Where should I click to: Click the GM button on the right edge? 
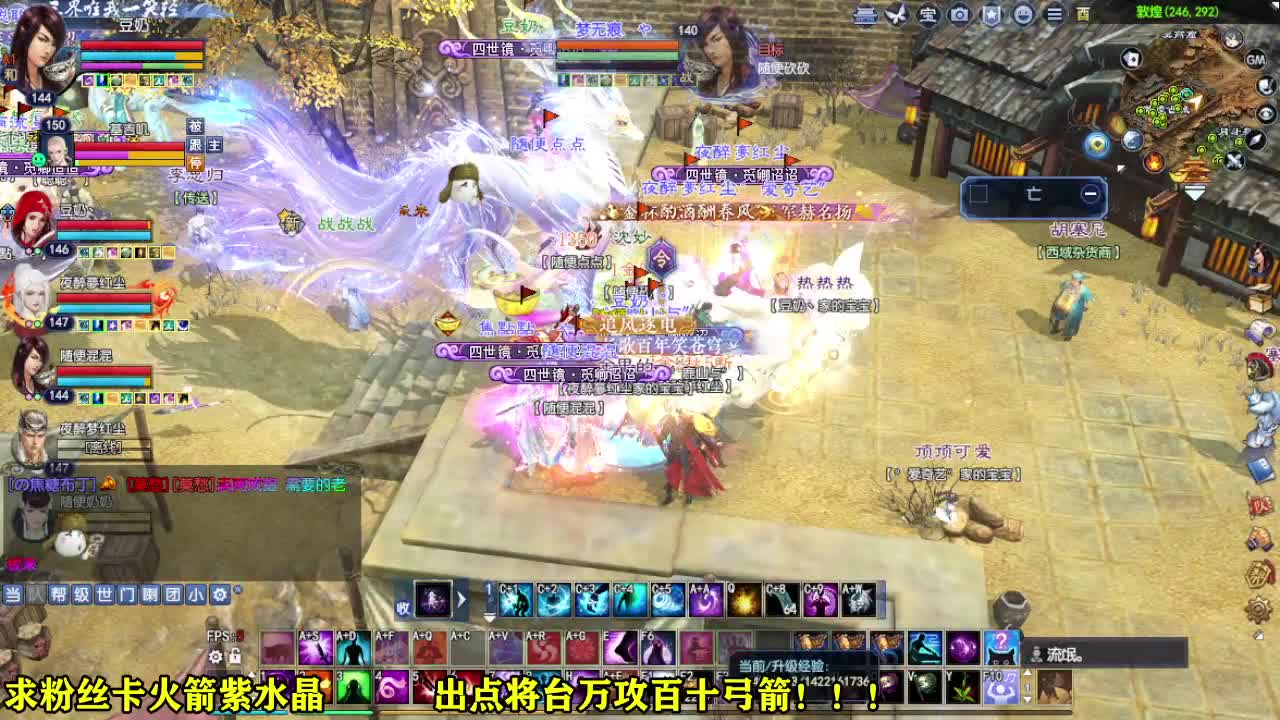[1256, 60]
